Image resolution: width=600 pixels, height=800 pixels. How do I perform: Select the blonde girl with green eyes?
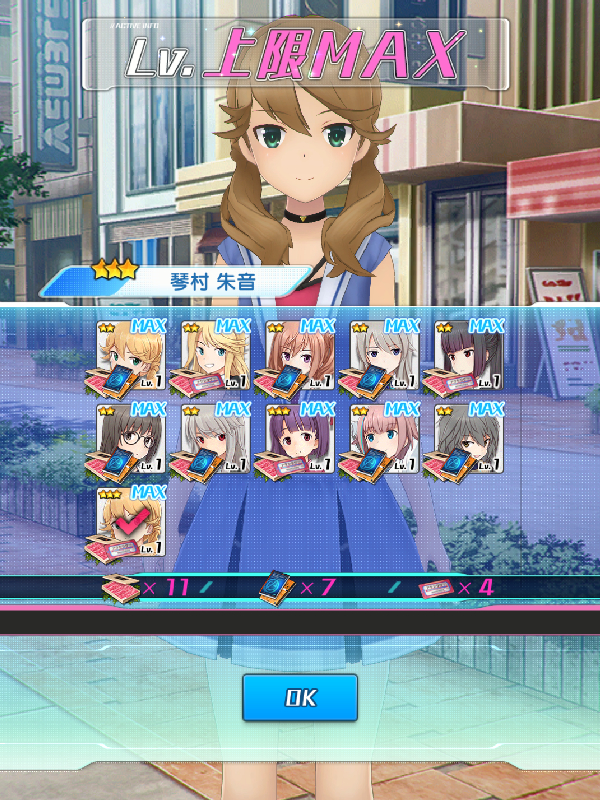click(131, 355)
